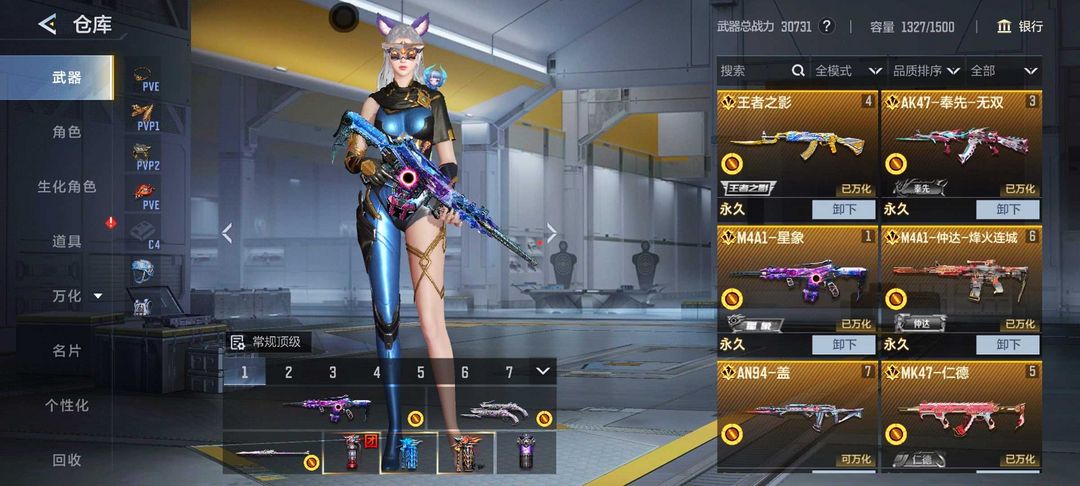Switch to loadout slot 3
Screen dimensions: 1080x486
coord(333,373)
